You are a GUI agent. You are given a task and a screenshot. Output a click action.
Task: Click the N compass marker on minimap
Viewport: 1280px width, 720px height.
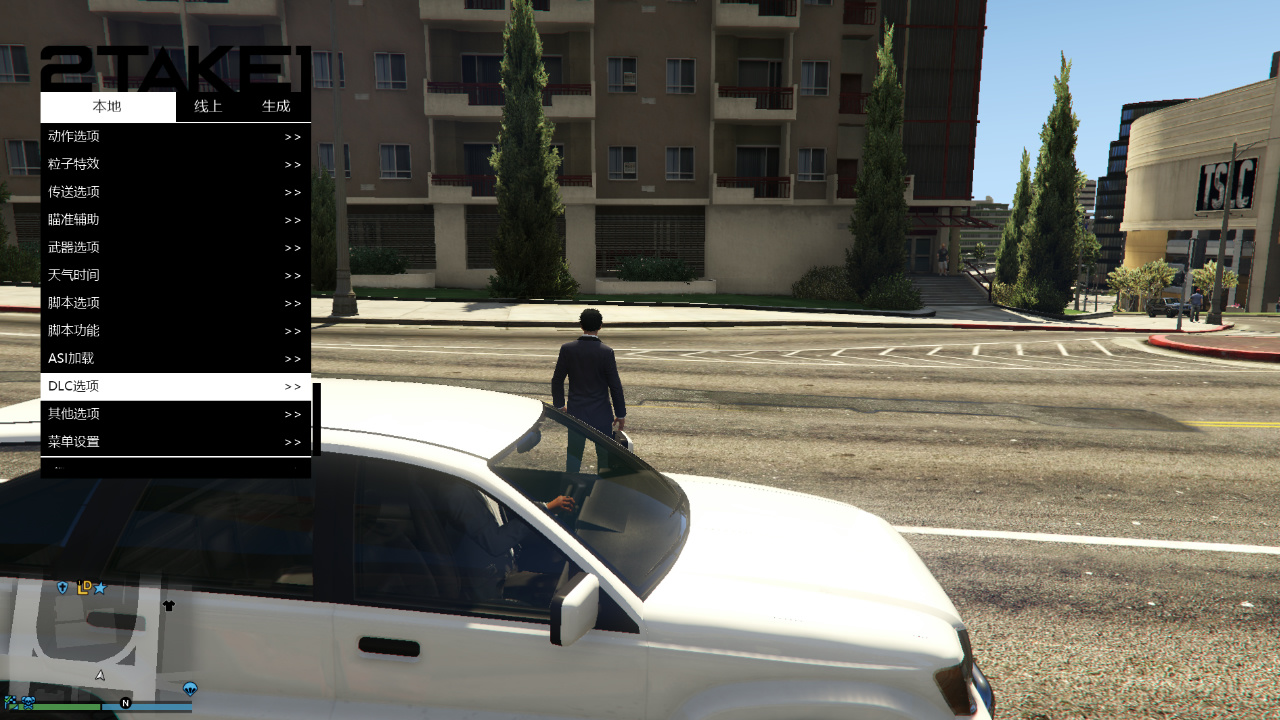(x=125, y=703)
